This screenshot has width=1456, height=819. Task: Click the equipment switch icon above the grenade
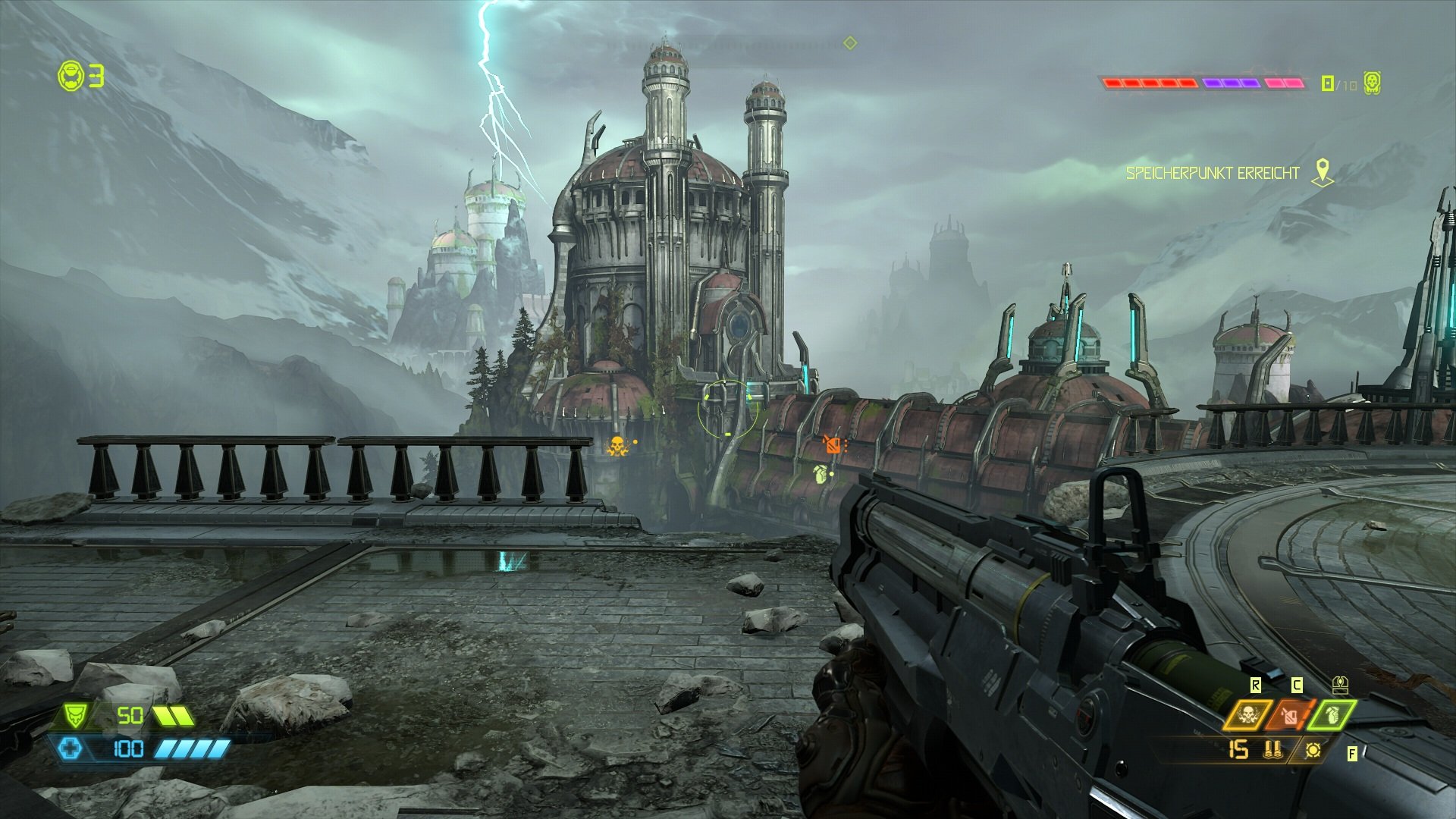click(x=1340, y=686)
